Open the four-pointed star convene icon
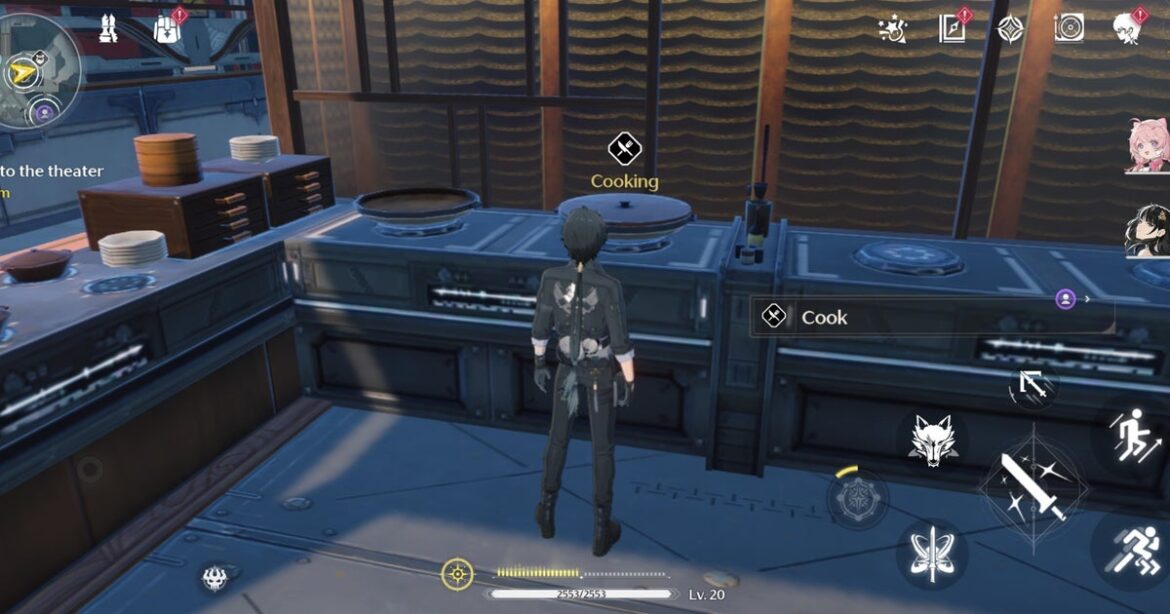 point(1010,29)
